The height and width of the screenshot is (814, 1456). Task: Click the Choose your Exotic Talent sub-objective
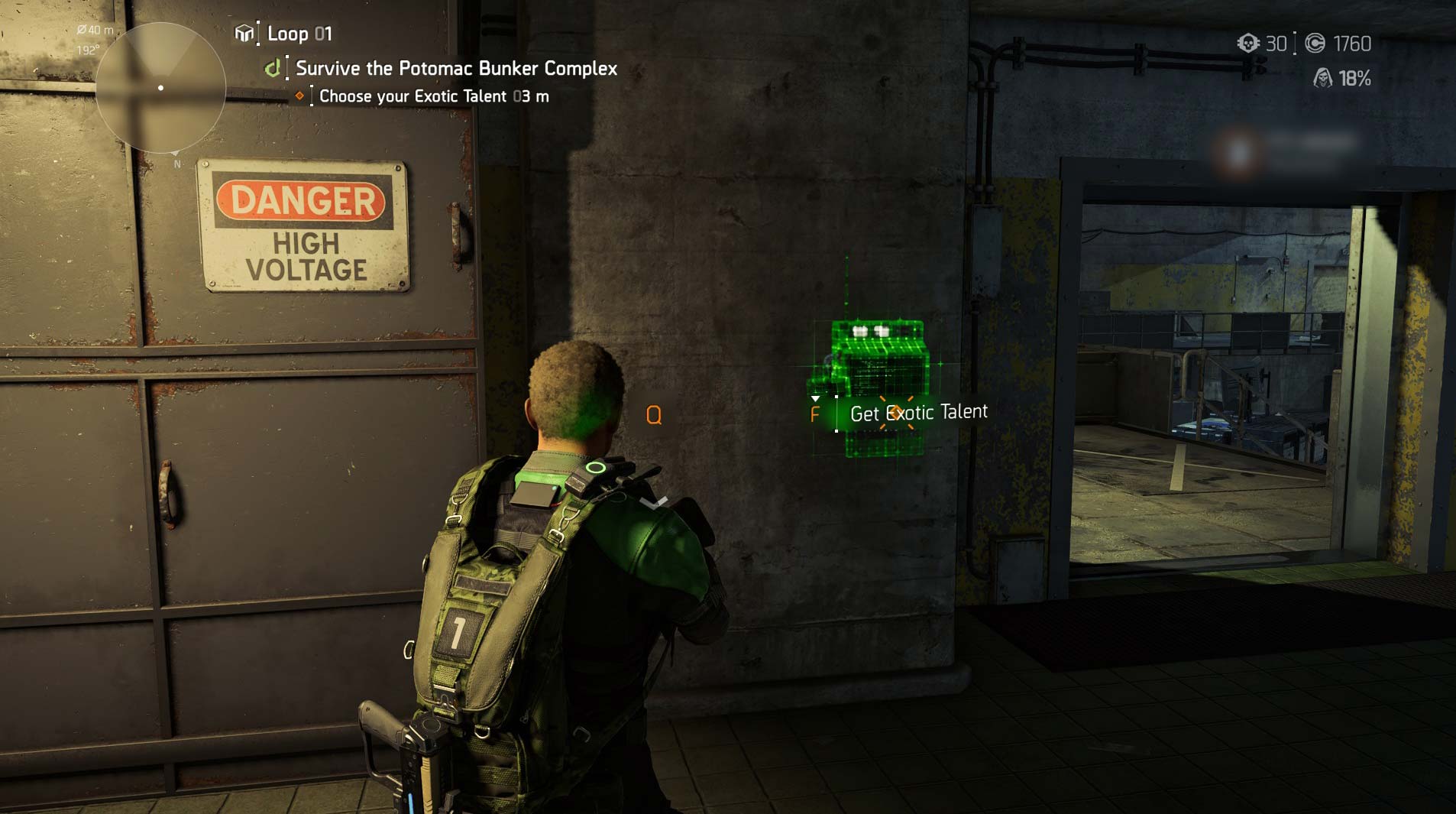(433, 96)
